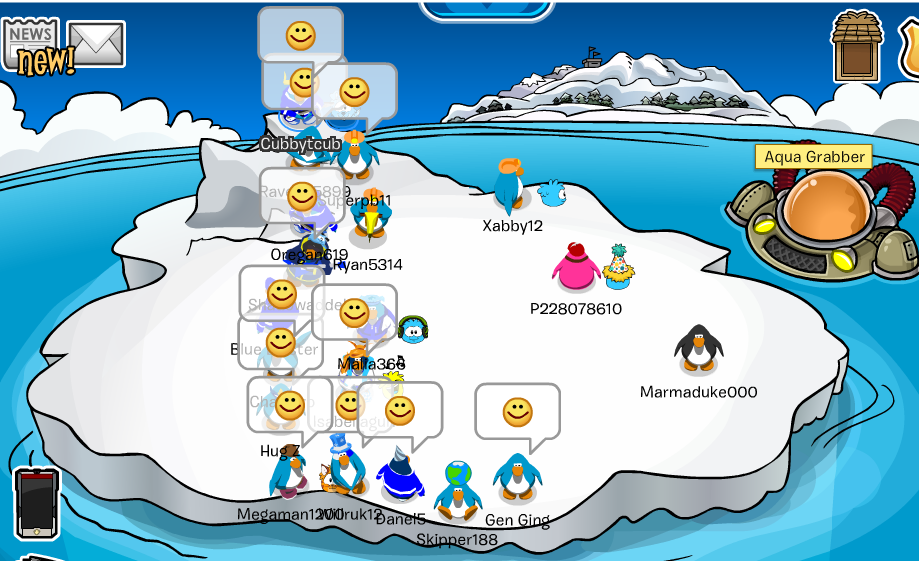Image resolution: width=919 pixels, height=561 pixels.
Task: Open the spy phone
Action: coord(37,504)
